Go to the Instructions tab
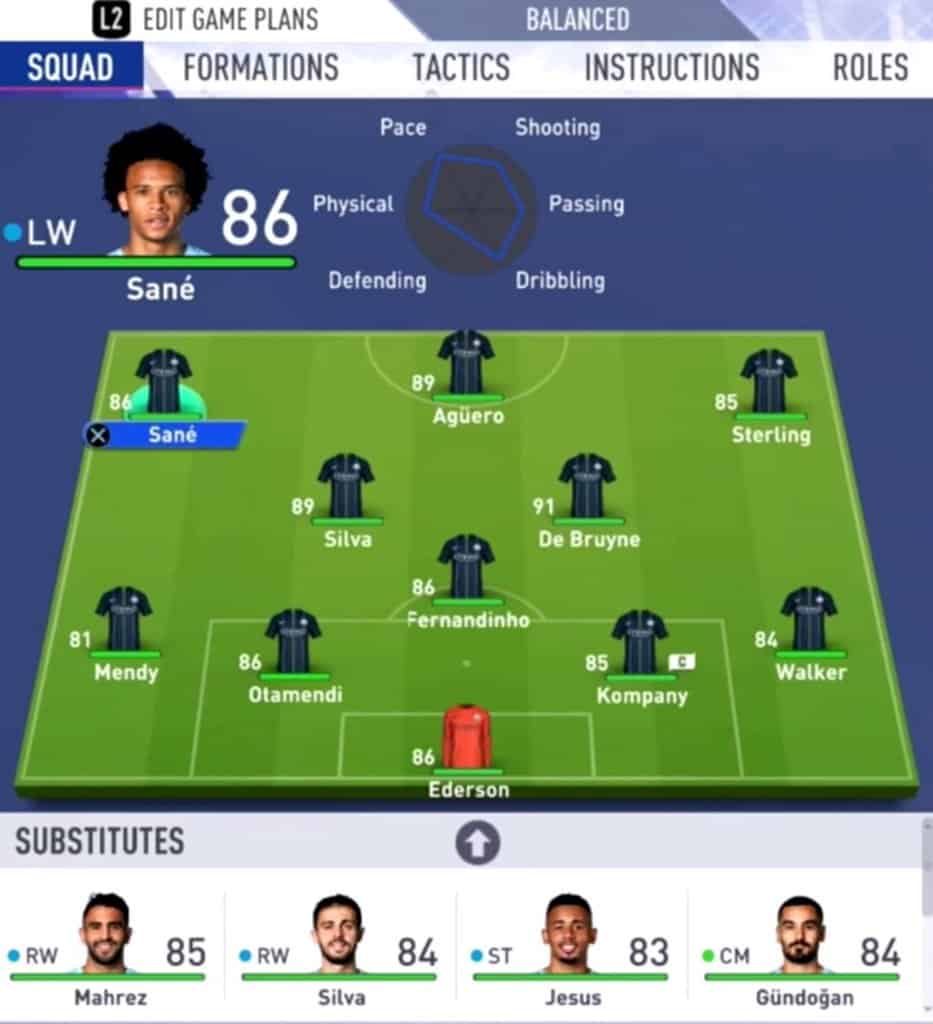The height and width of the screenshot is (1024, 933). pos(671,68)
